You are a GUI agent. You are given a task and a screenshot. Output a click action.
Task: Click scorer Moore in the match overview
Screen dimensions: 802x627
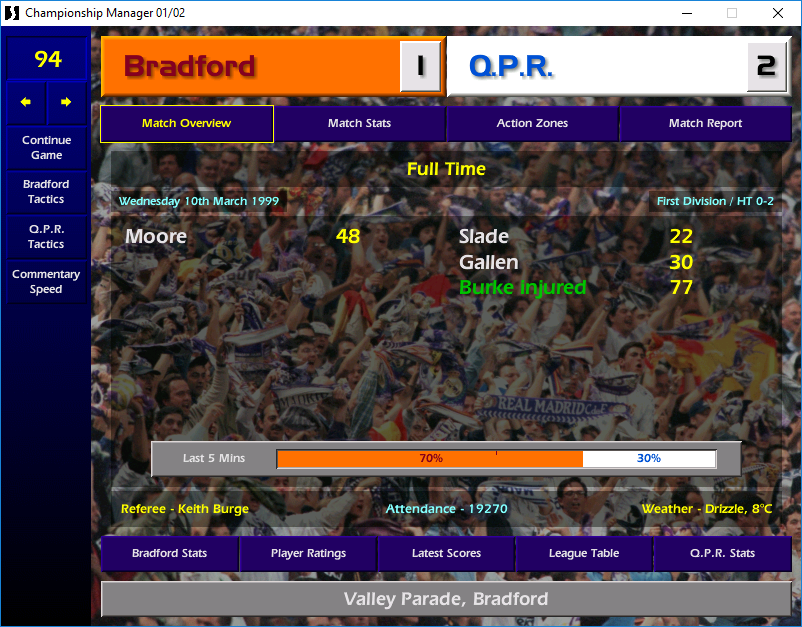pos(156,237)
